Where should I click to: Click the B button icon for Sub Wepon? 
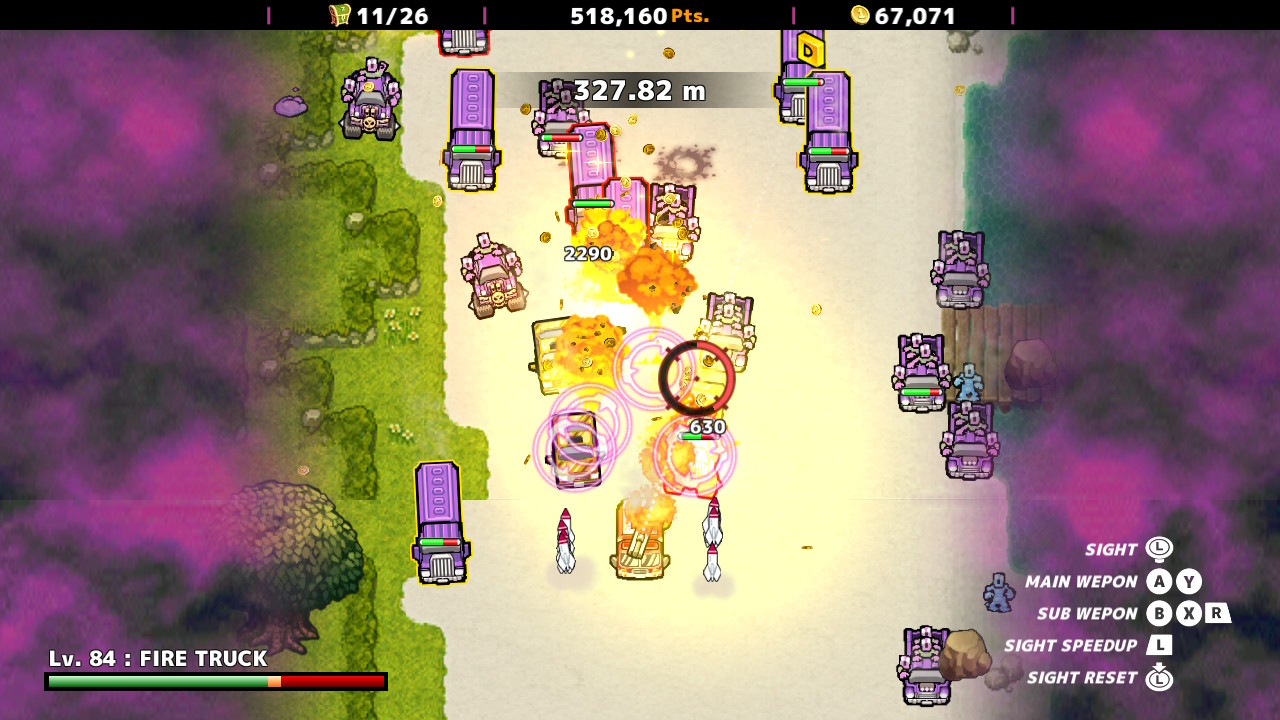[x=1160, y=613]
